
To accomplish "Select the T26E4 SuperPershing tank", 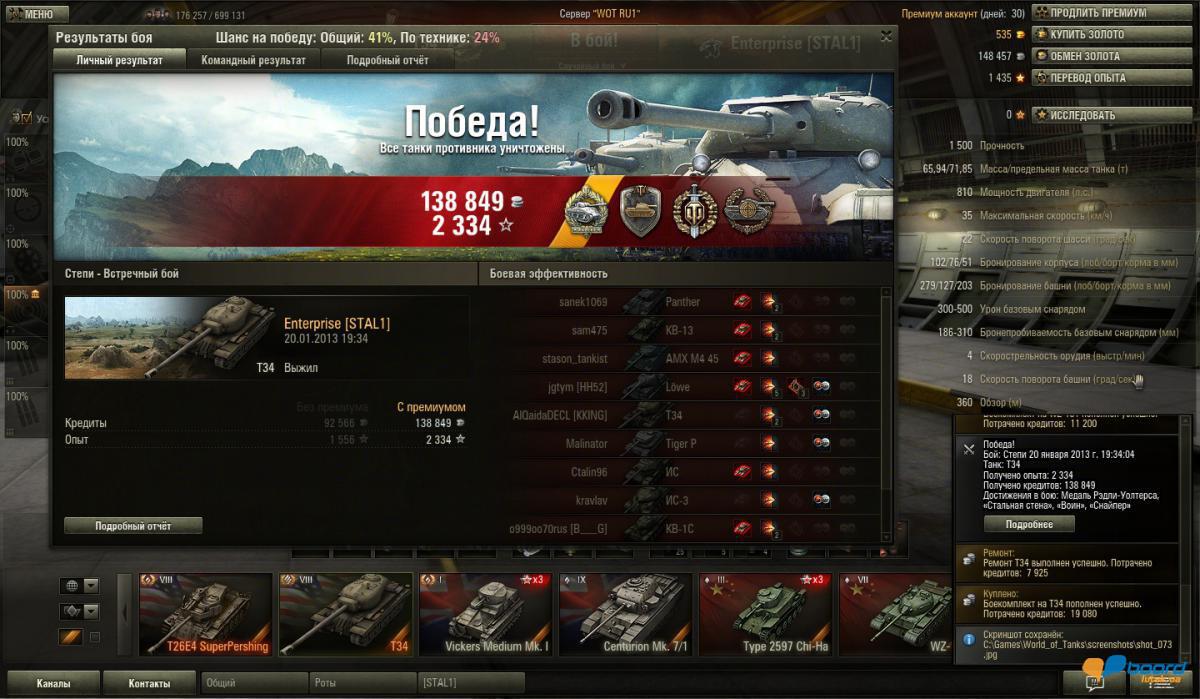I will [x=206, y=614].
